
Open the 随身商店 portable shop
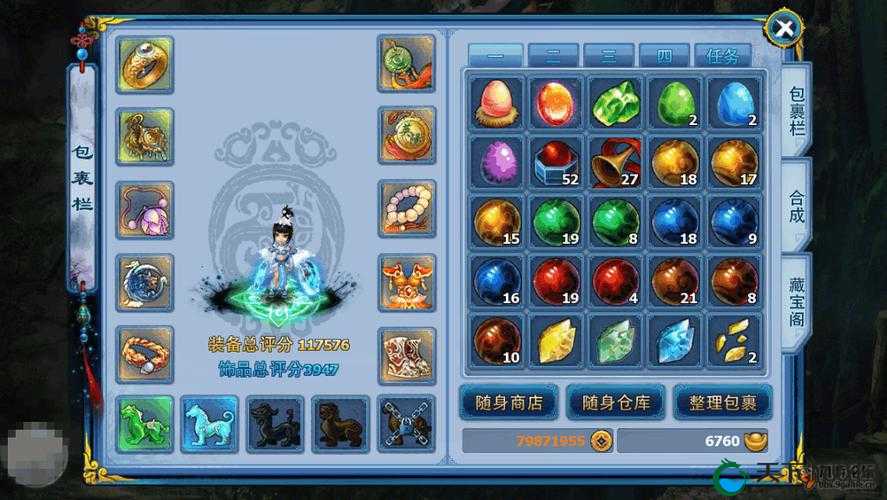click(x=508, y=403)
